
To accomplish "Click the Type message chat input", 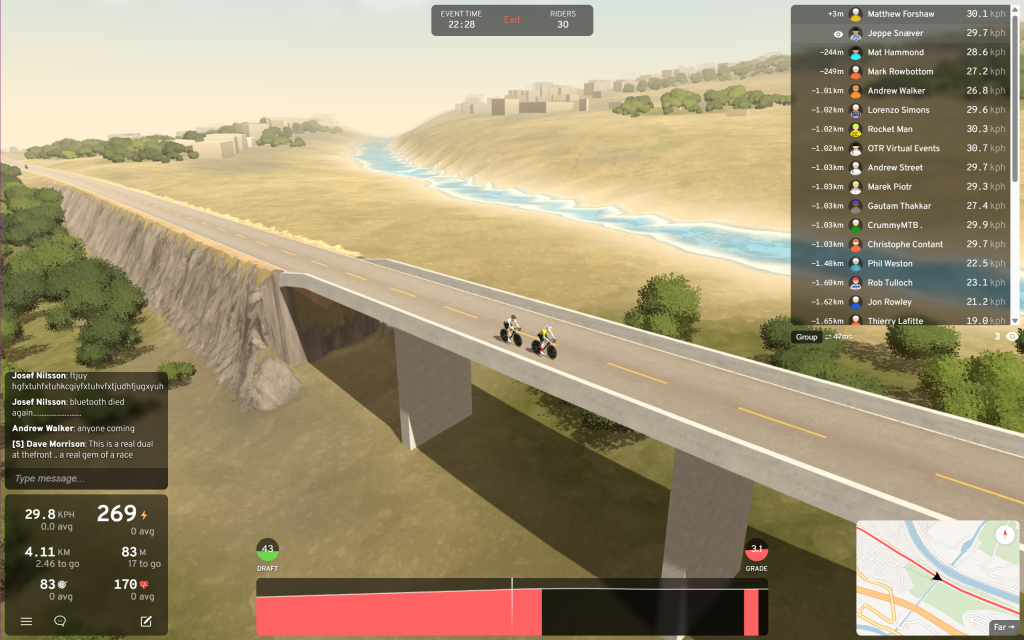I will pyautogui.click(x=86, y=478).
